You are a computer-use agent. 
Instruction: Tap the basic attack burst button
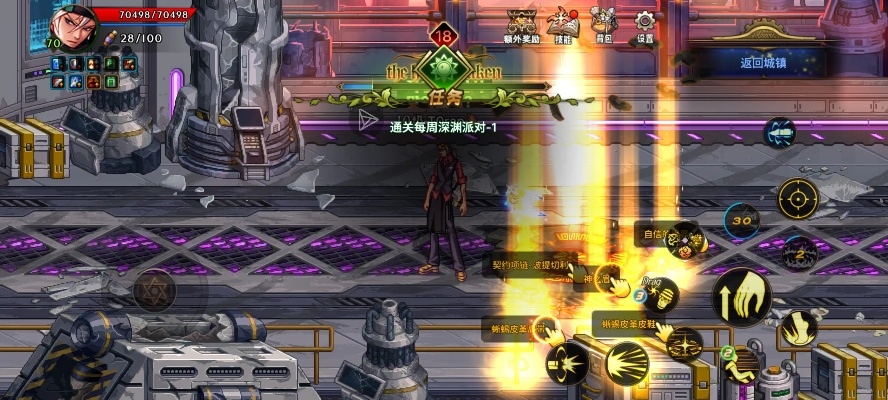point(627,358)
